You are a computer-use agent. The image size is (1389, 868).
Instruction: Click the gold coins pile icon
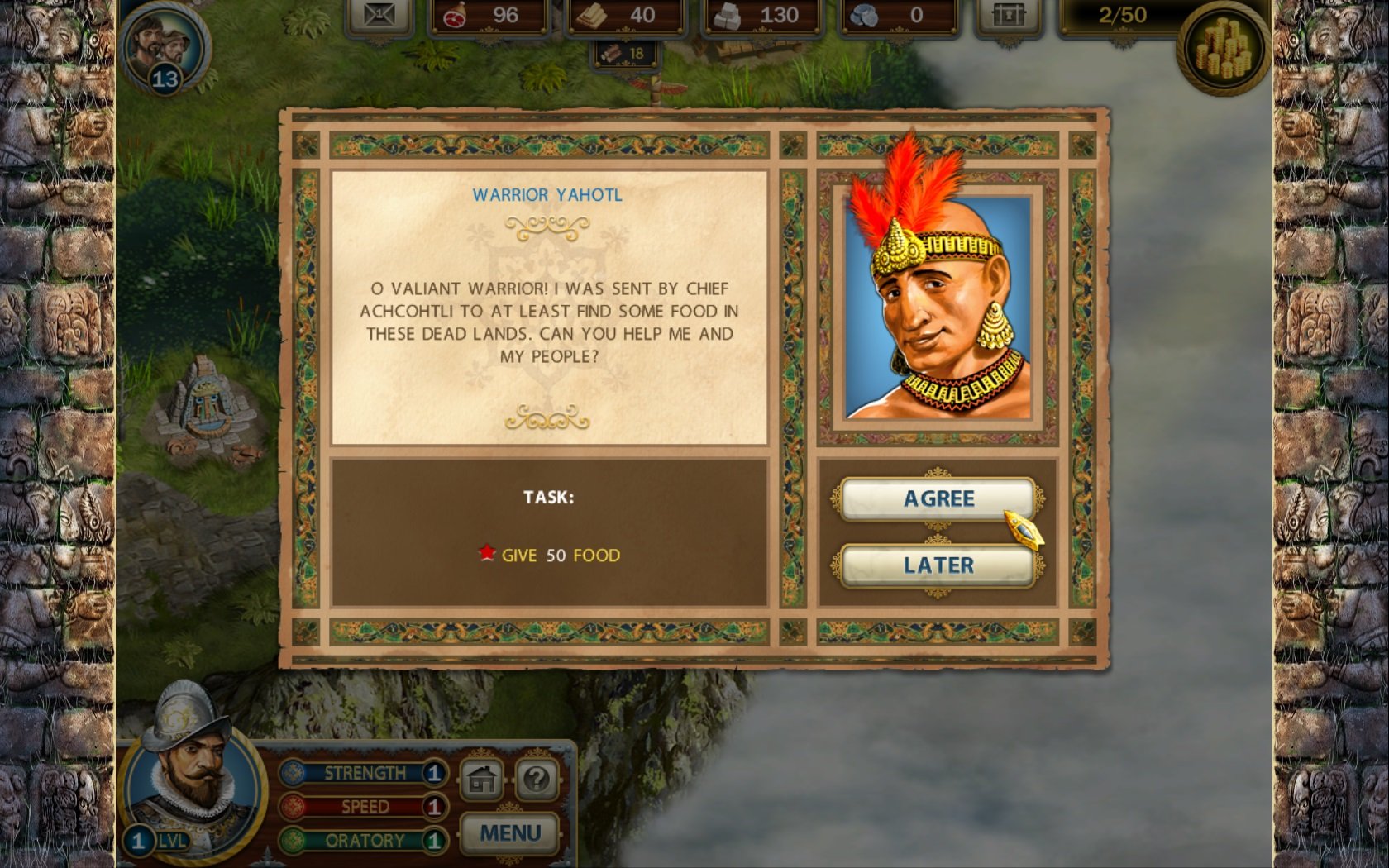[1224, 48]
